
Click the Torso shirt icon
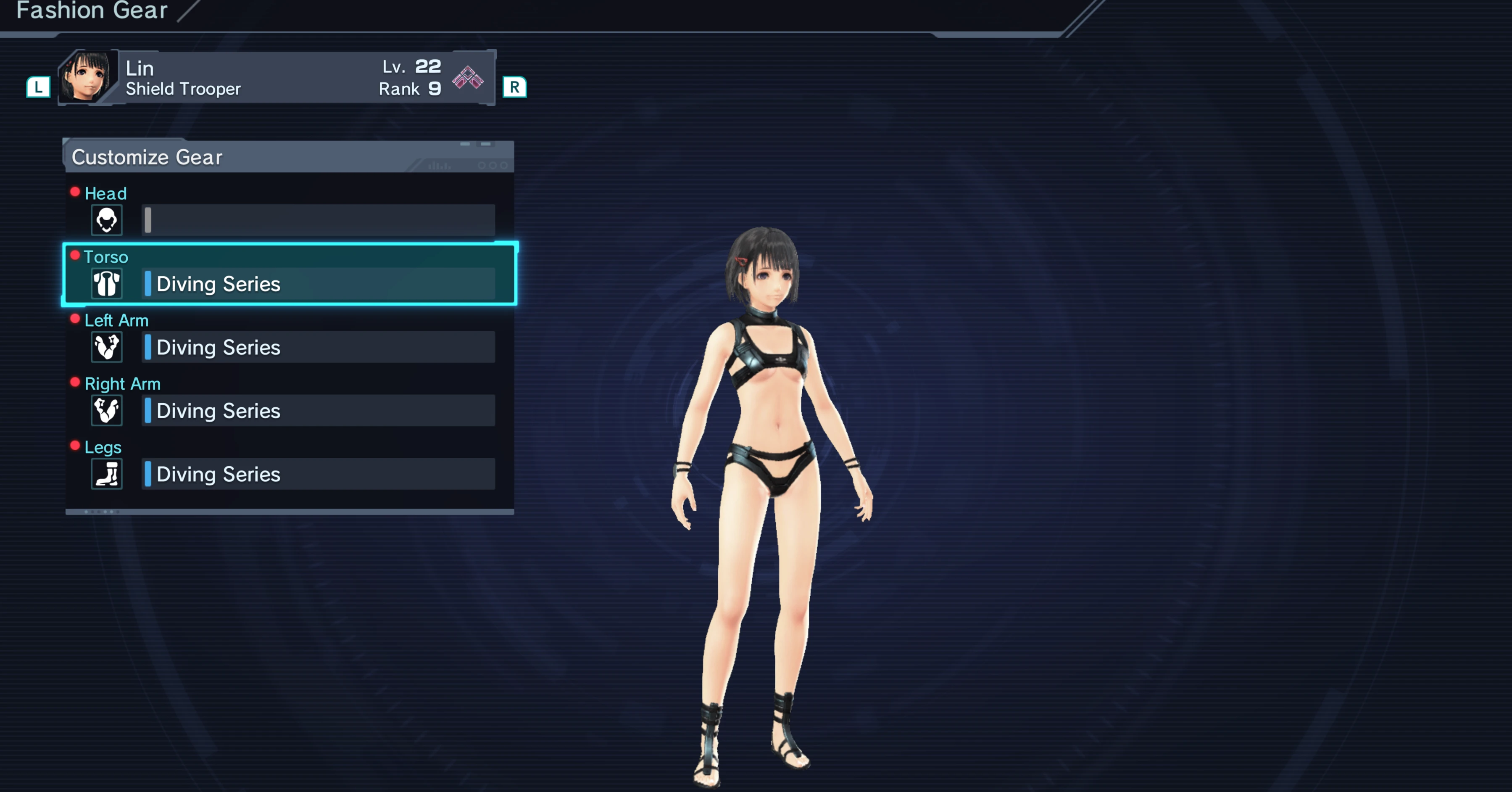(x=106, y=284)
